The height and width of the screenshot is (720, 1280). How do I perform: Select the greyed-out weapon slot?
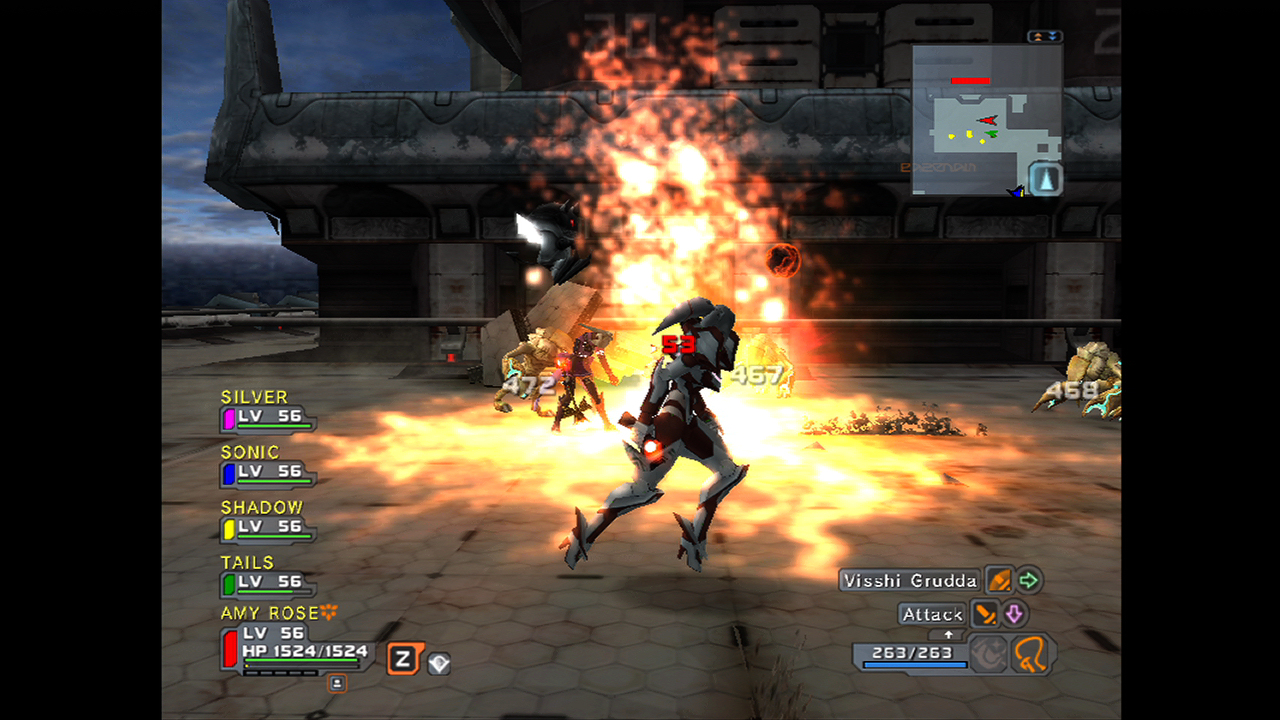(x=989, y=656)
